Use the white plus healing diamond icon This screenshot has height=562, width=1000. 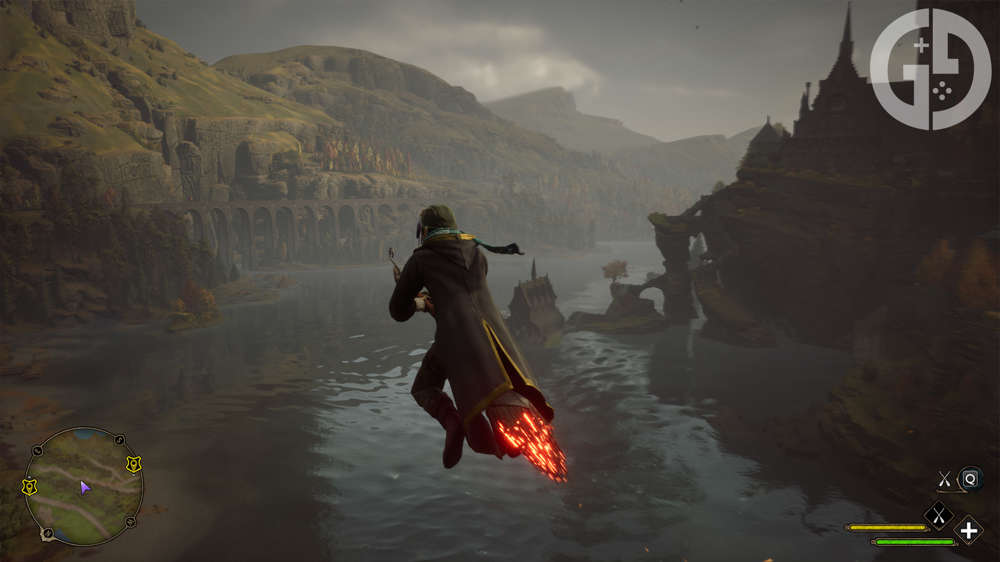(968, 531)
